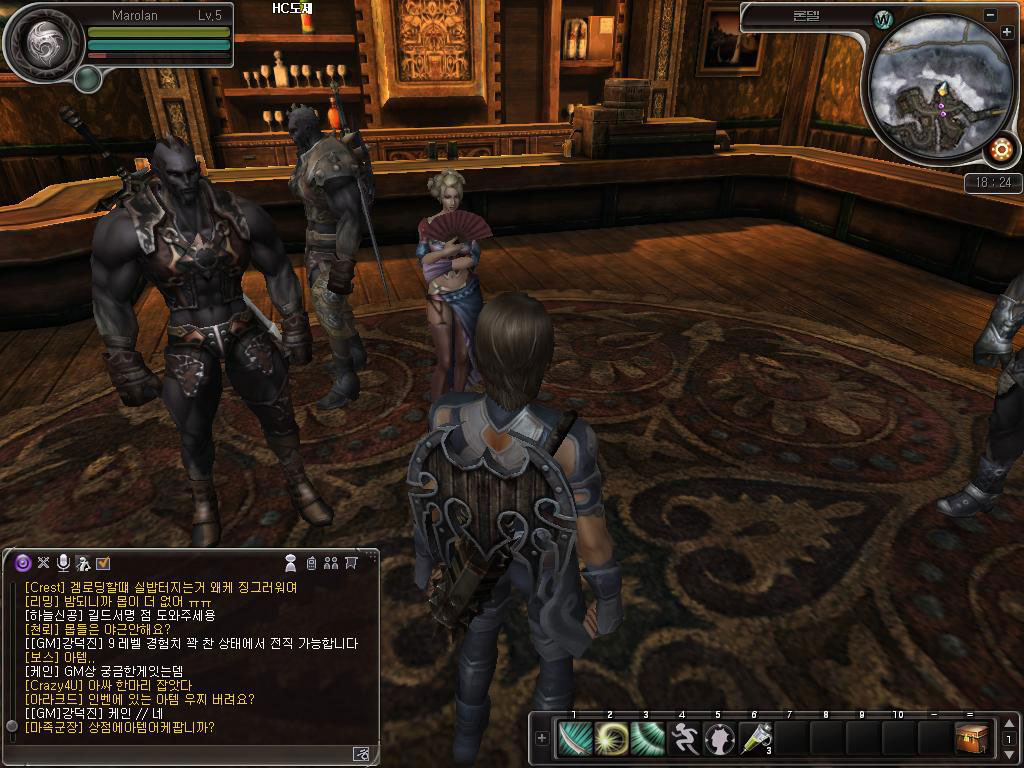Screen dimensions: 1024x768
Task: Use the syringe potion in slot 6
Action: (x=756, y=739)
